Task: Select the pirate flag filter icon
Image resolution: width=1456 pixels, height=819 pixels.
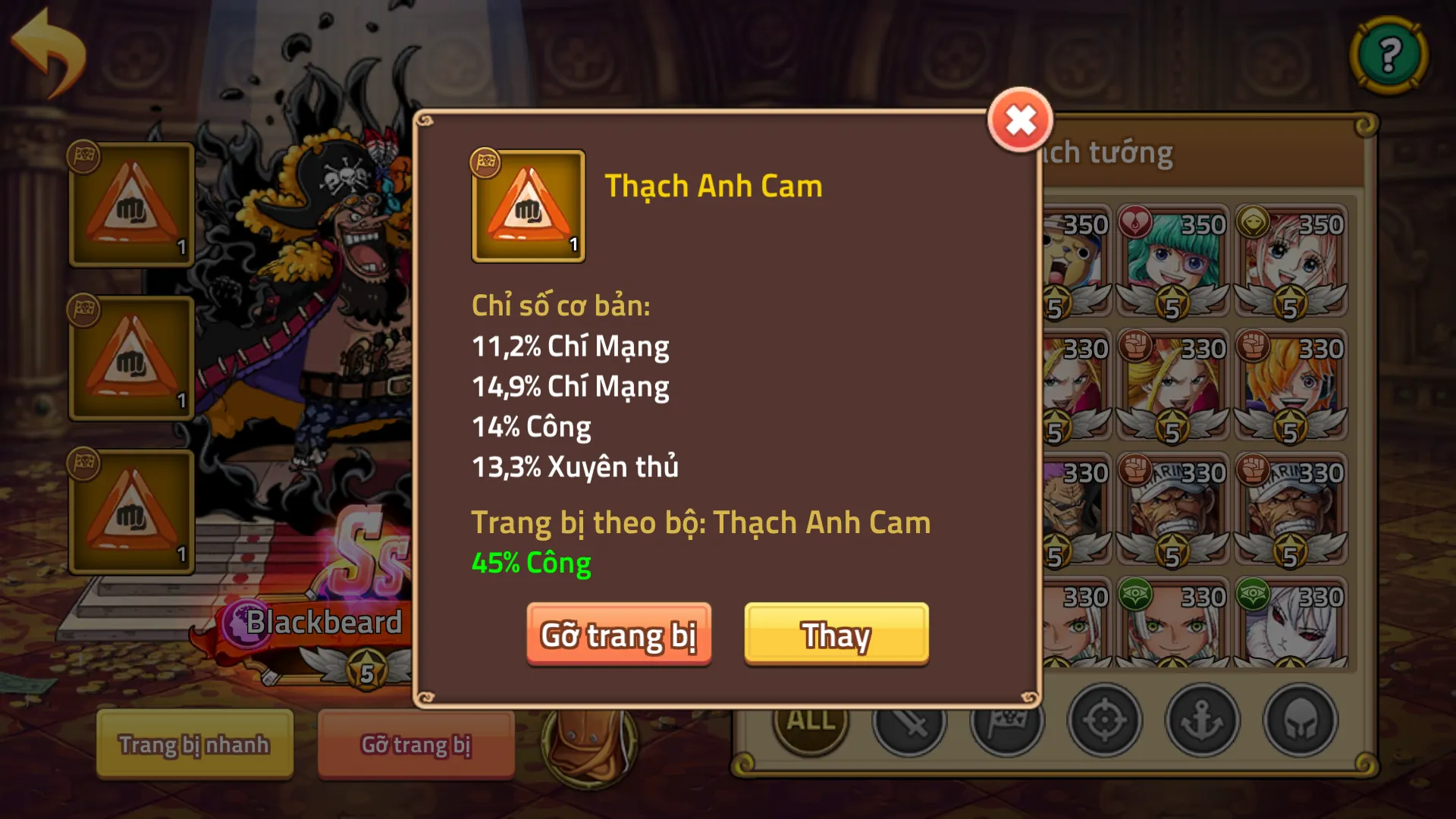Action: point(1009,723)
